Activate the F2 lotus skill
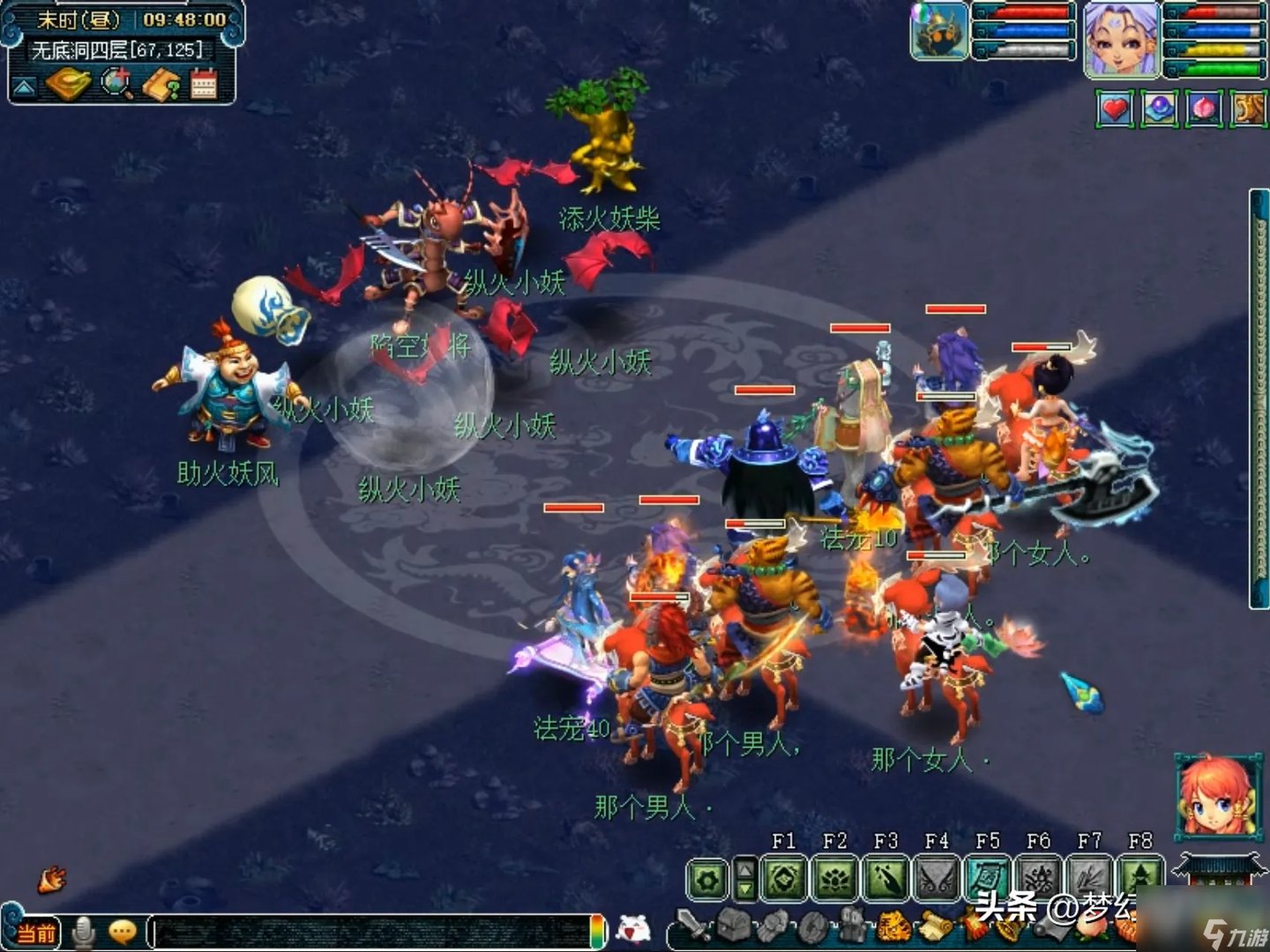 click(835, 879)
